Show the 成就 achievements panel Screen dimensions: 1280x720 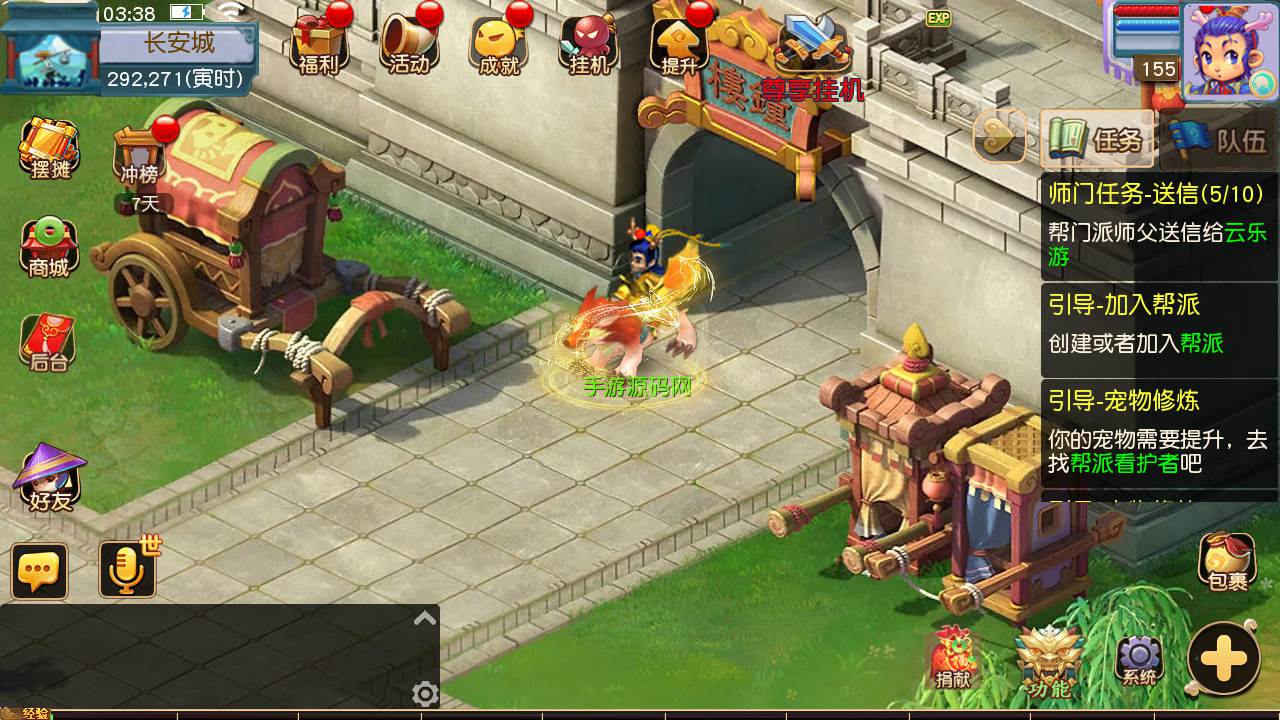pyautogui.click(x=499, y=44)
